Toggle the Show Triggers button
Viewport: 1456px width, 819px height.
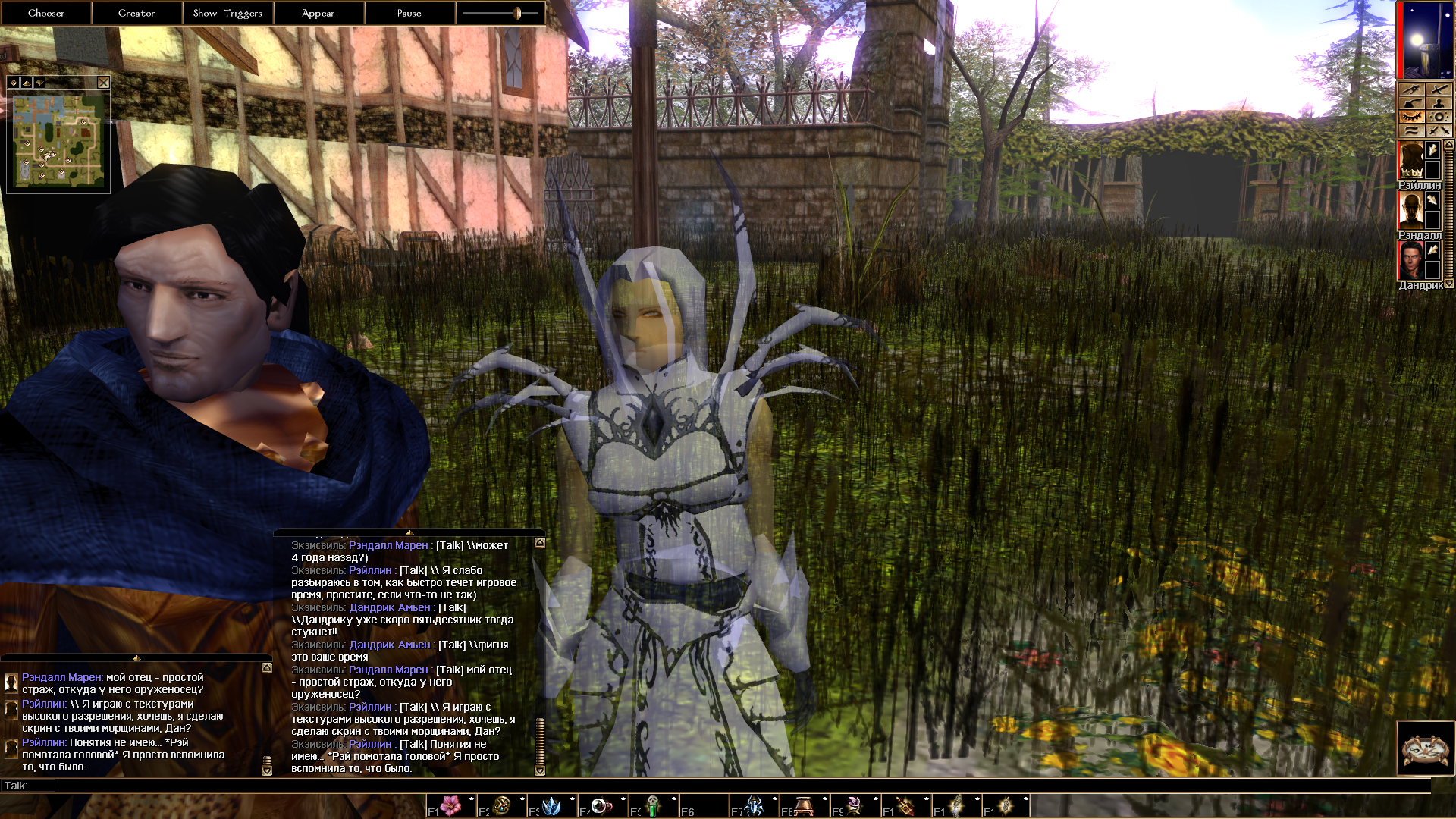(x=227, y=13)
